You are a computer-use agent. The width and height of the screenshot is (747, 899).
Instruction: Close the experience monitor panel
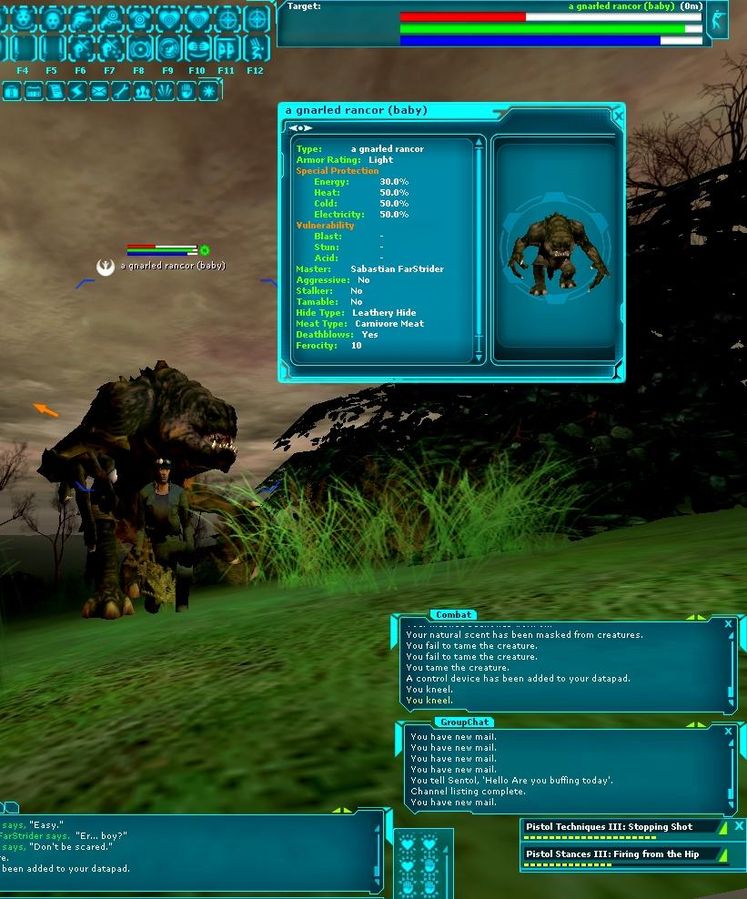pyautogui.click(x=739, y=827)
